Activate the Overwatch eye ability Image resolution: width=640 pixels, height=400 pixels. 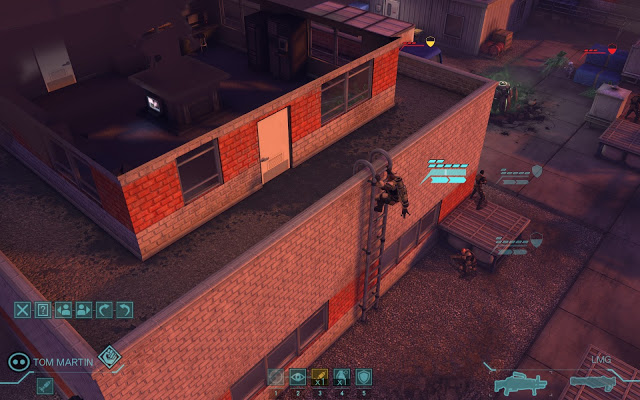click(298, 378)
